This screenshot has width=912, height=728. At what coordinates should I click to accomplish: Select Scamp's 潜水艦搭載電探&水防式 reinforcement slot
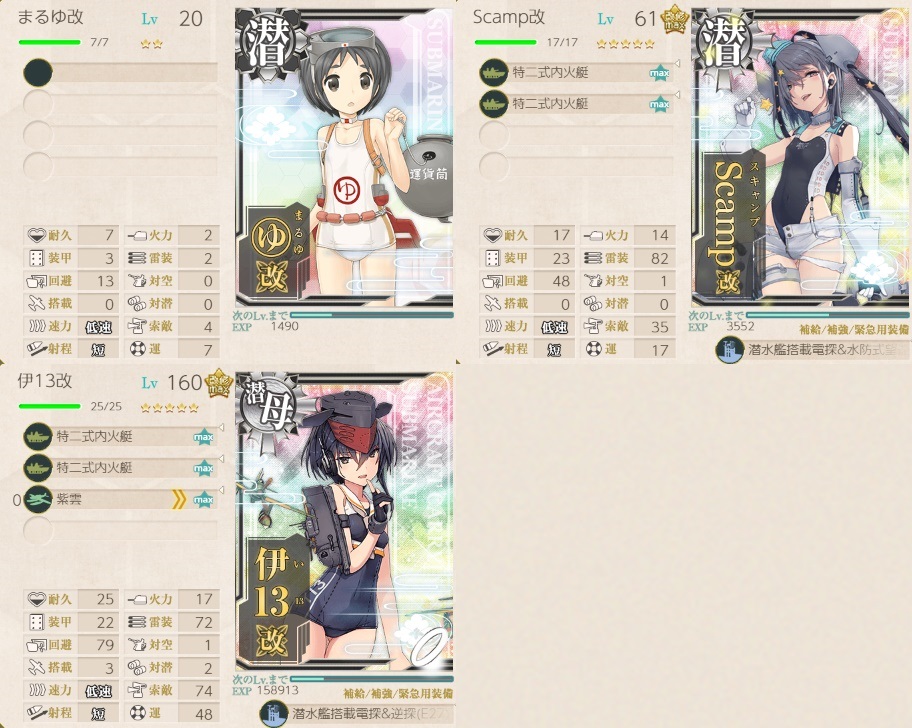point(812,351)
